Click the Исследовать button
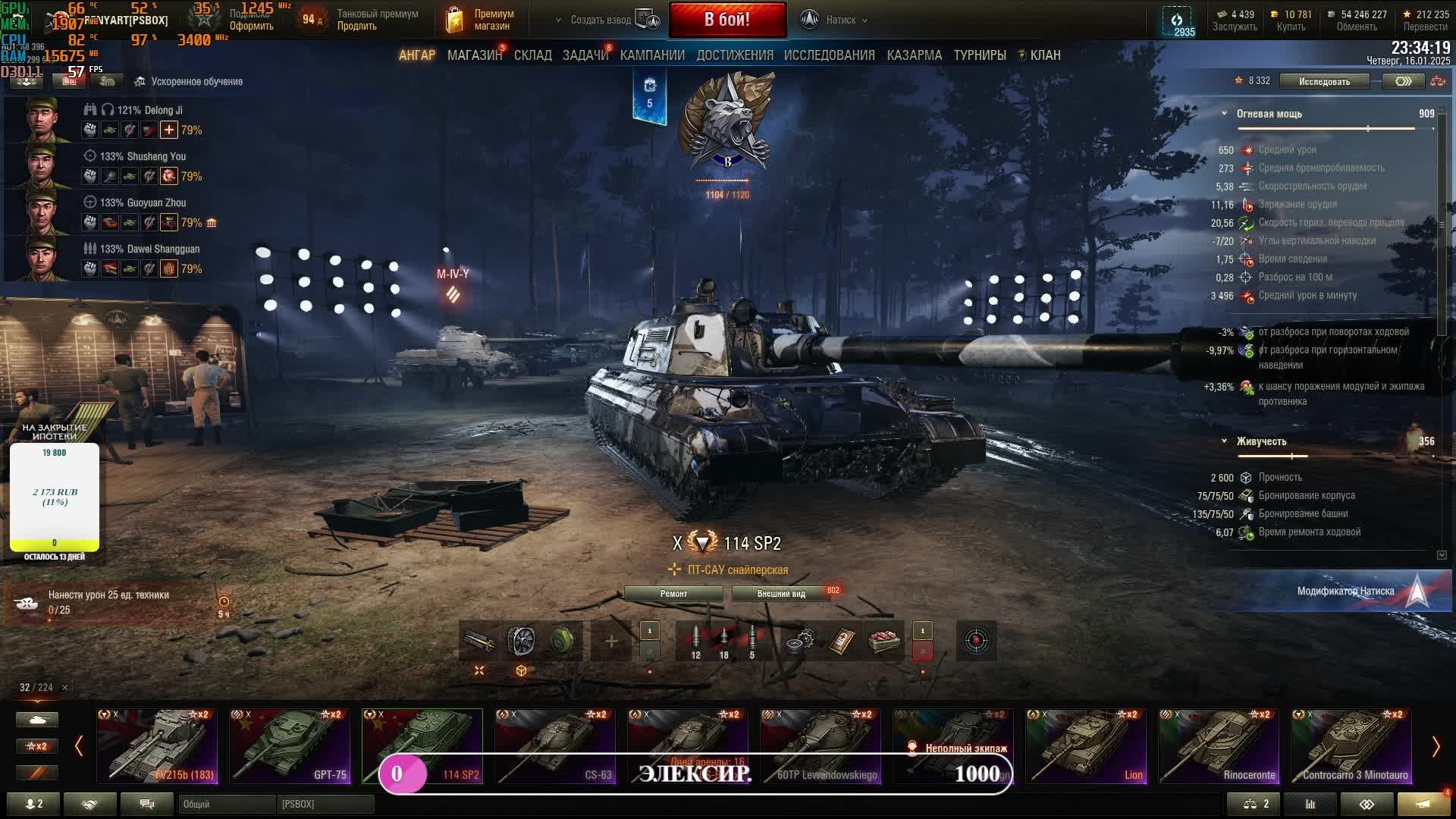1456x819 pixels. click(1324, 81)
